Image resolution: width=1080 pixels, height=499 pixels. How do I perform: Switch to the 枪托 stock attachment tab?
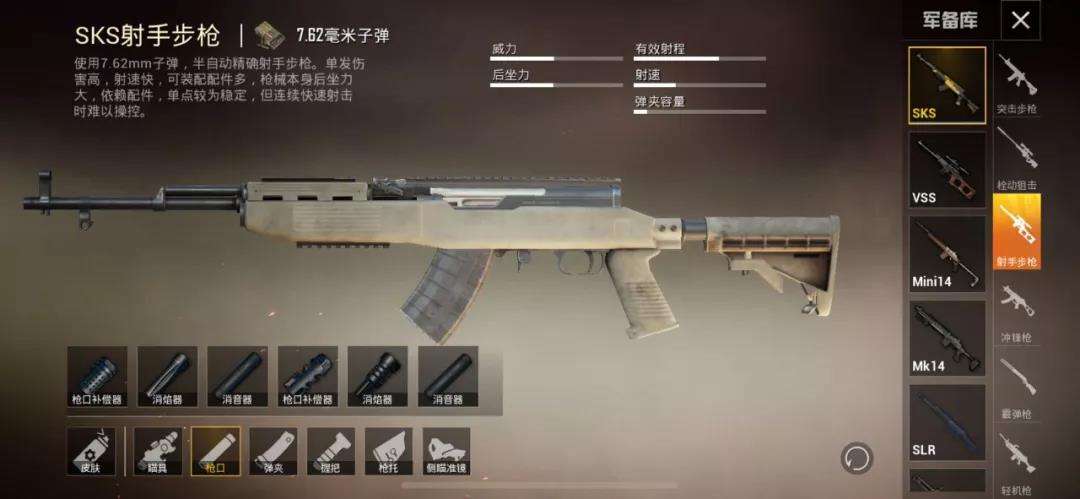(x=389, y=452)
